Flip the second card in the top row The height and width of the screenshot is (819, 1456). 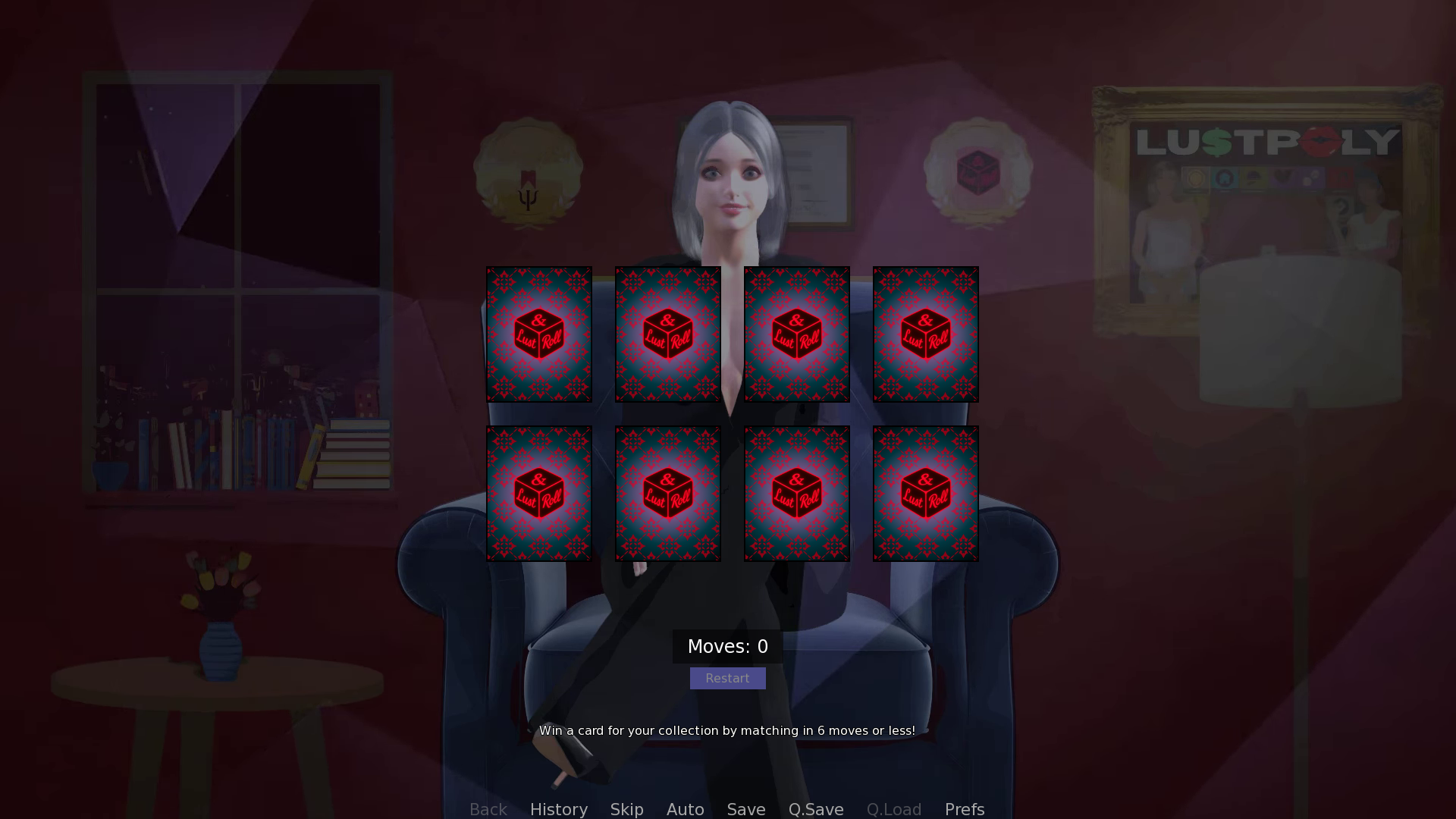(668, 334)
